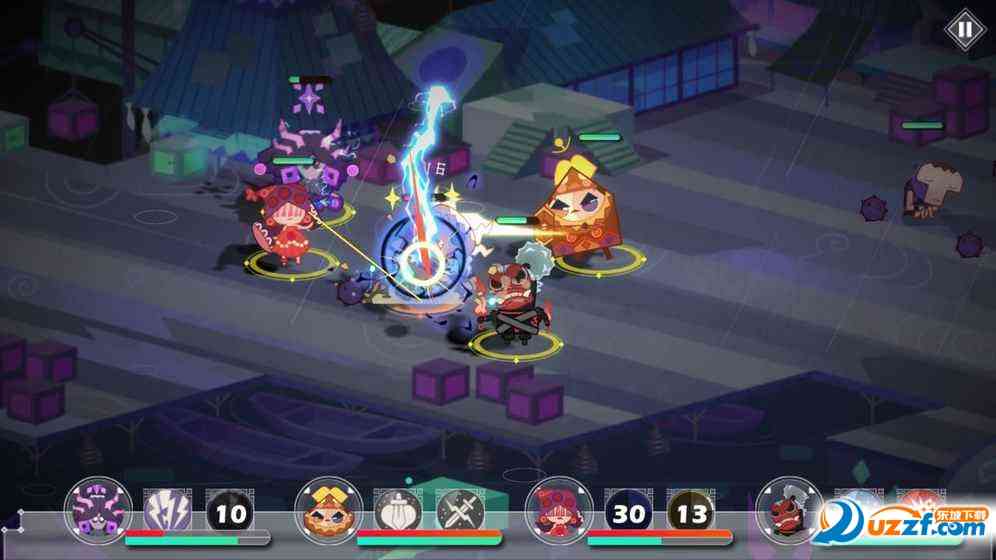Tap the skill on cooldown showing 30
The width and height of the screenshot is (996, 560).
tap(627, 514)
